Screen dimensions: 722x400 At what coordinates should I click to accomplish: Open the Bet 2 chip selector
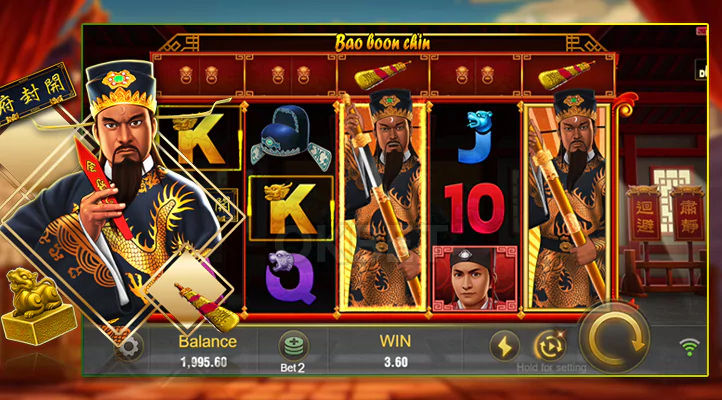point(292,345)
